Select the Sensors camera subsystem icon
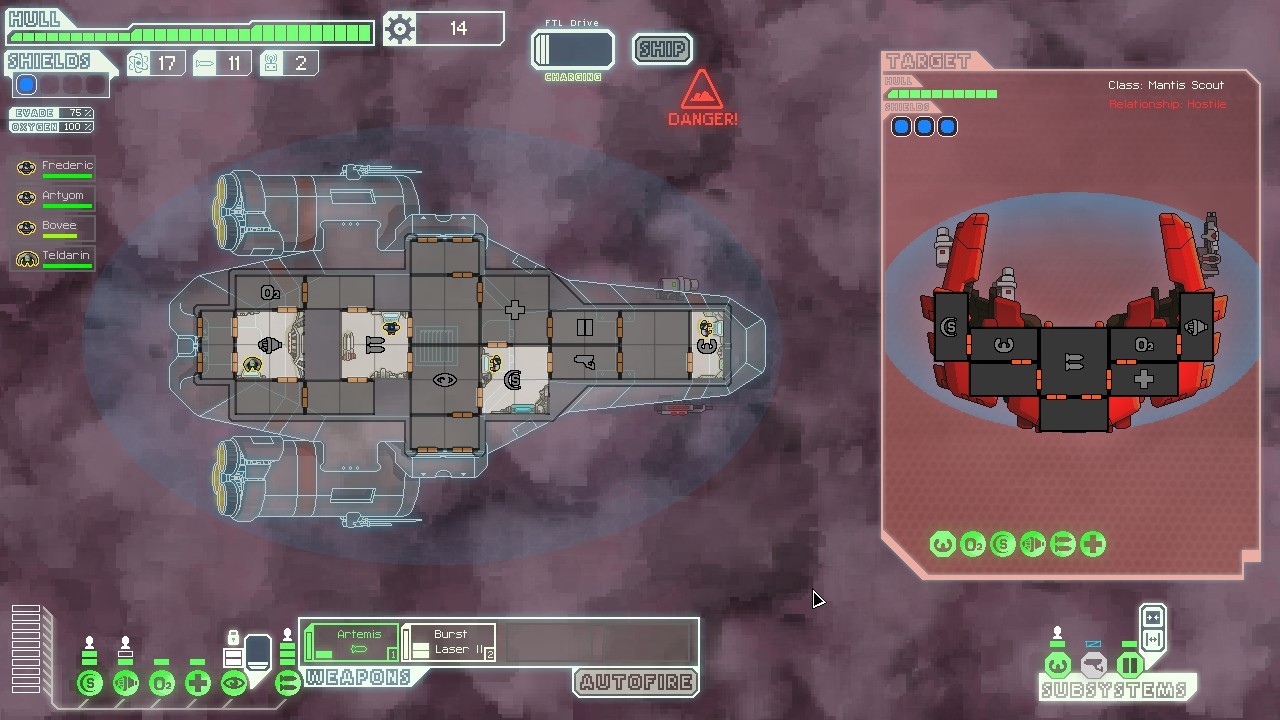 (1093, 664)
